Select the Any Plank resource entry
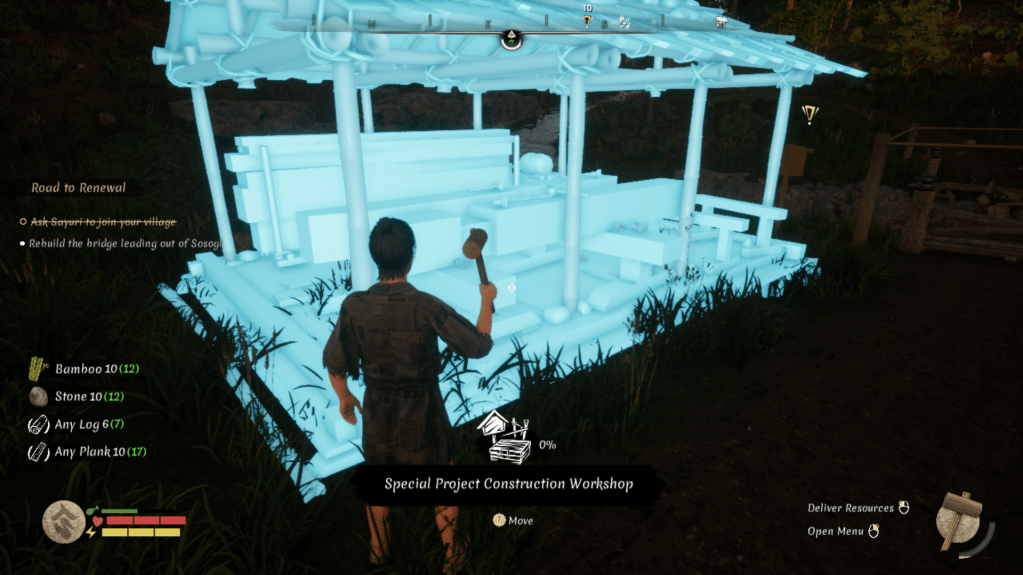Screen dimensions: 1023x575 click(86, 452)
